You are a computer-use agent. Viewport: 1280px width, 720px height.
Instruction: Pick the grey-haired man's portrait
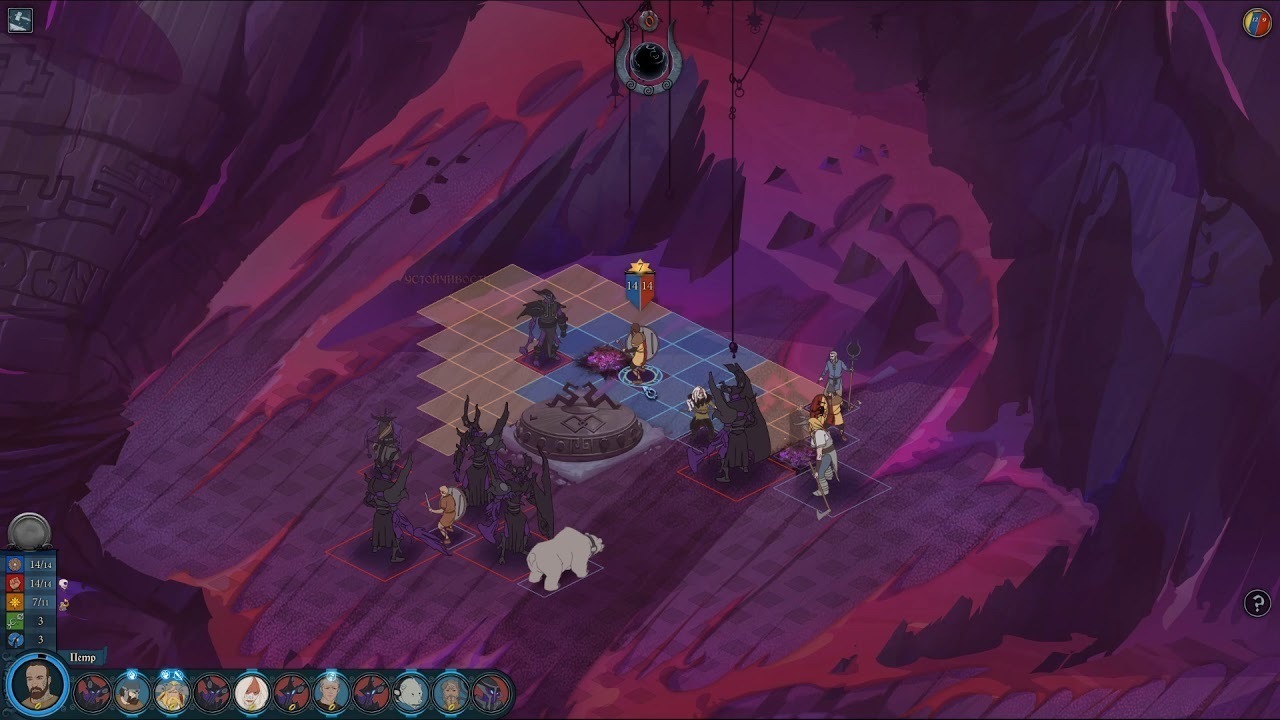pyautogui.click(x=331, y=692)
